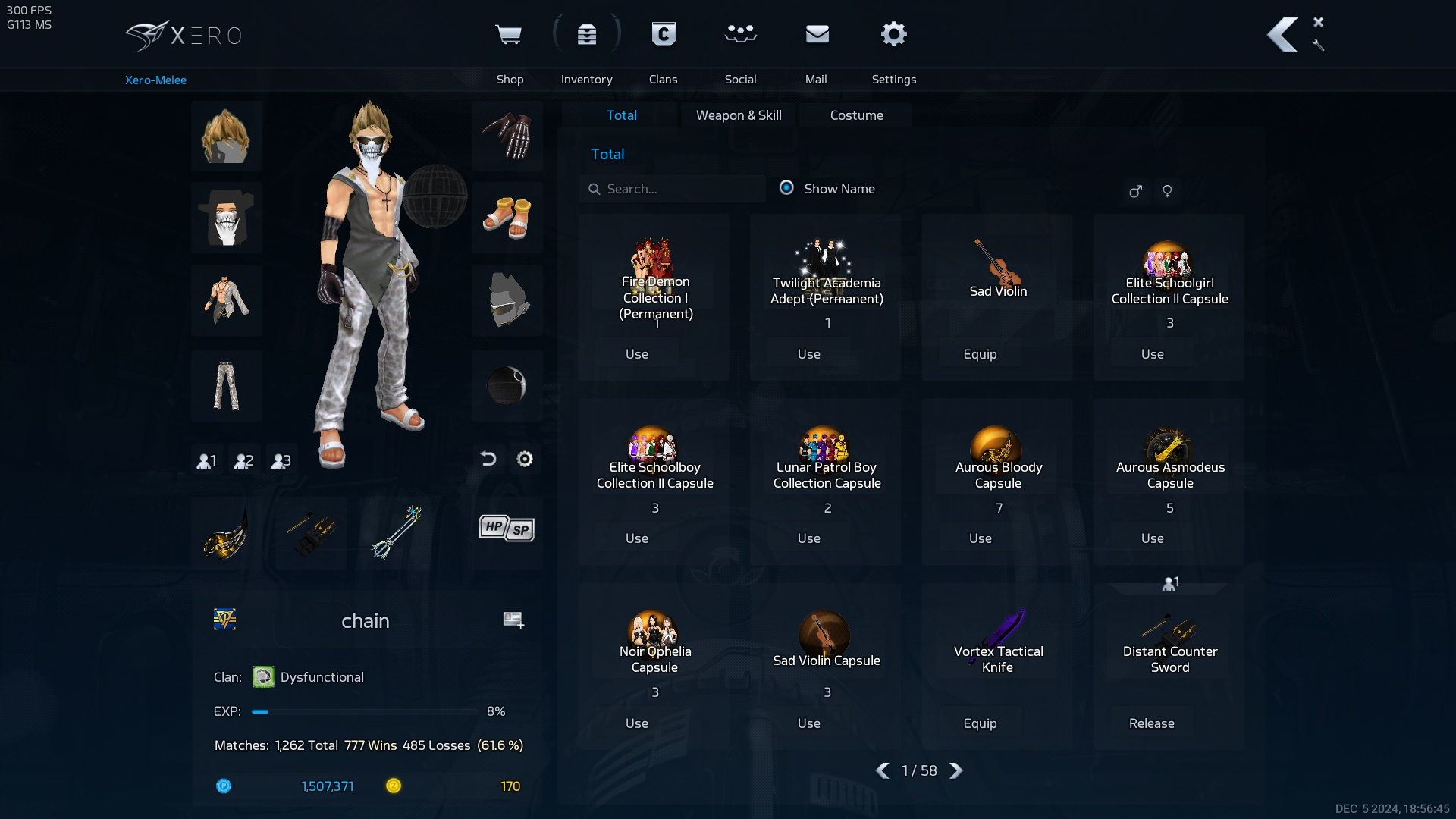1456x819 pixels.
Task: Use the Aurous Bloody Capsule
Action: (980, 538)
